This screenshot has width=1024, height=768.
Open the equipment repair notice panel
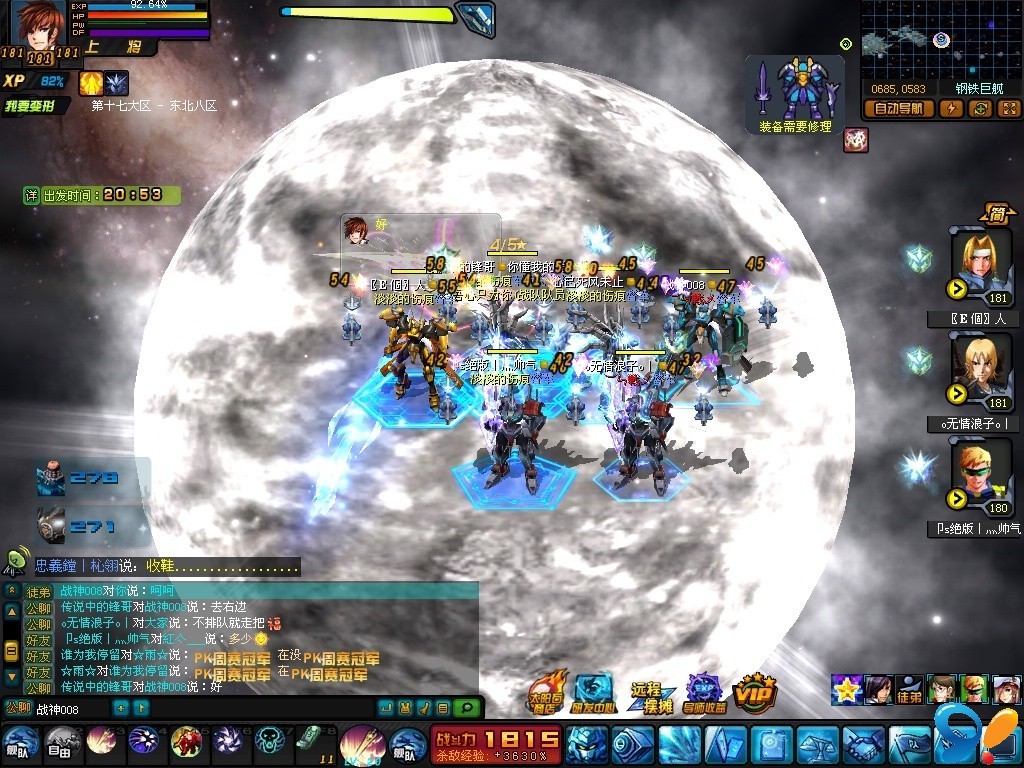tap(795, 94)
